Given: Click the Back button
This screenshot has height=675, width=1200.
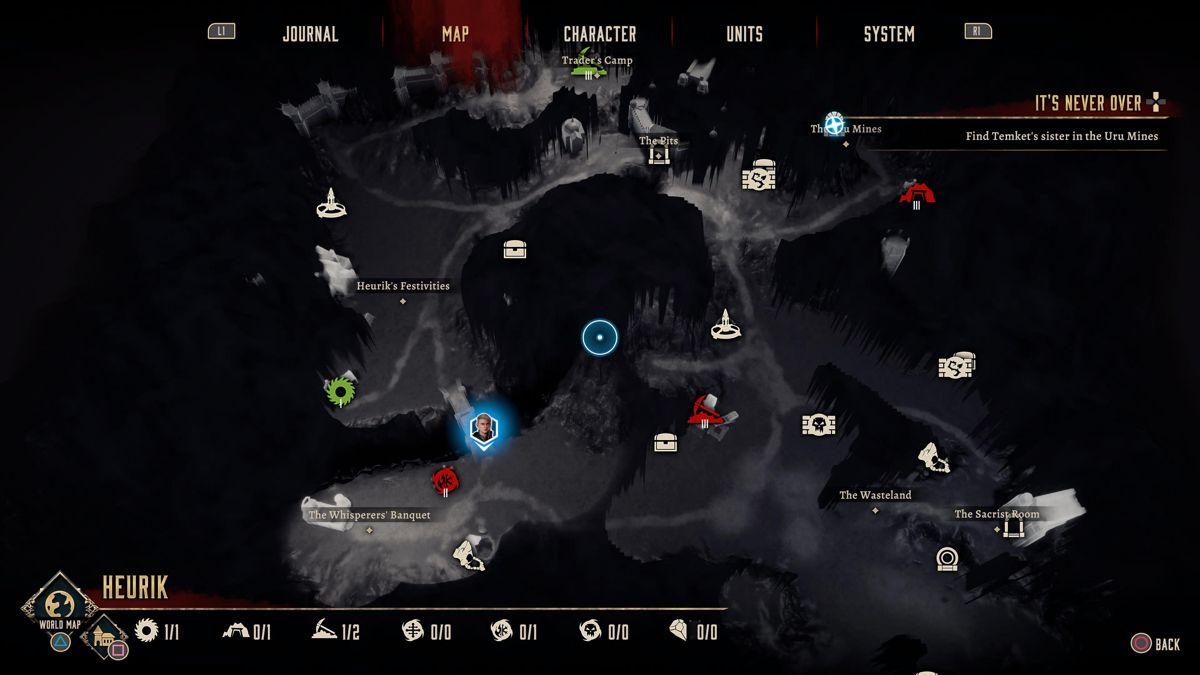Looking at the screenshot, I should (1155, 644).
